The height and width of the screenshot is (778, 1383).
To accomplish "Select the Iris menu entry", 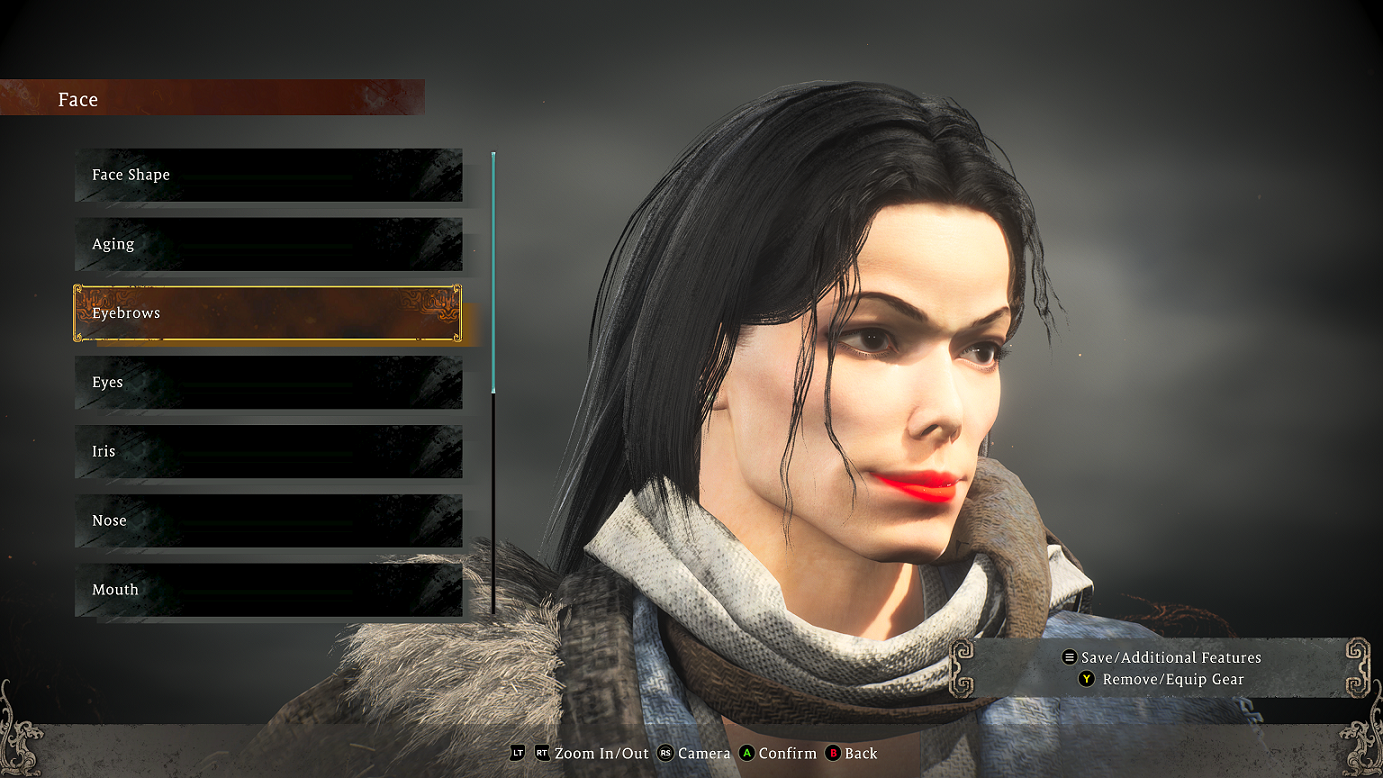I will point(268,451).
